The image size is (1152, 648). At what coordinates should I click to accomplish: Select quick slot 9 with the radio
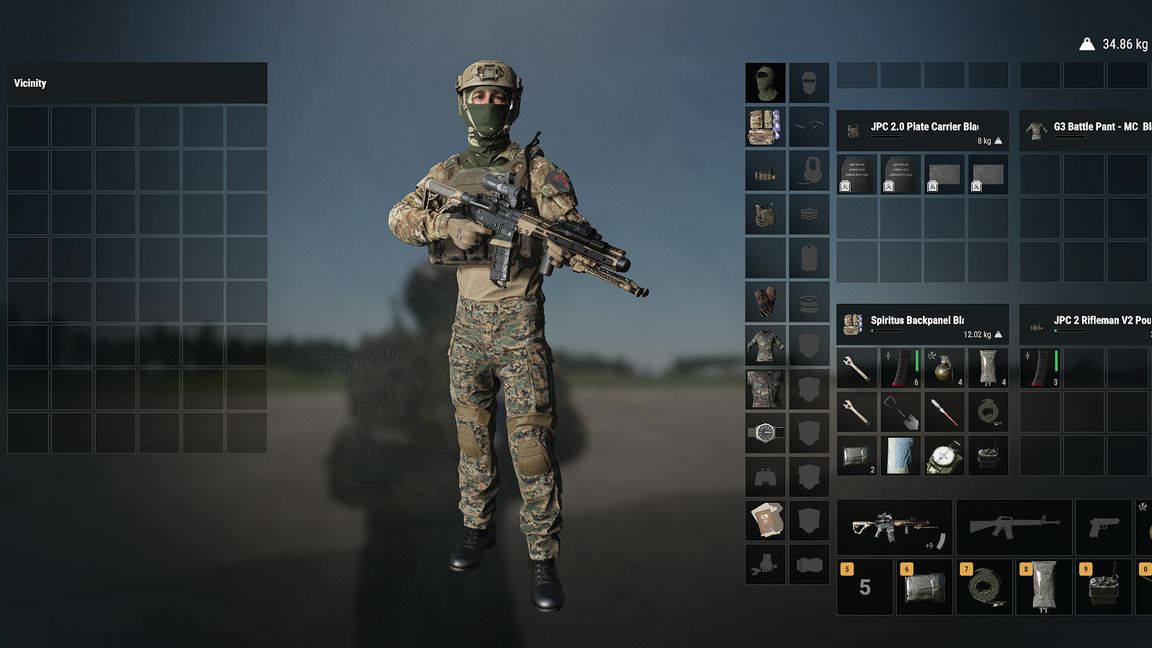click(1104, 587)
